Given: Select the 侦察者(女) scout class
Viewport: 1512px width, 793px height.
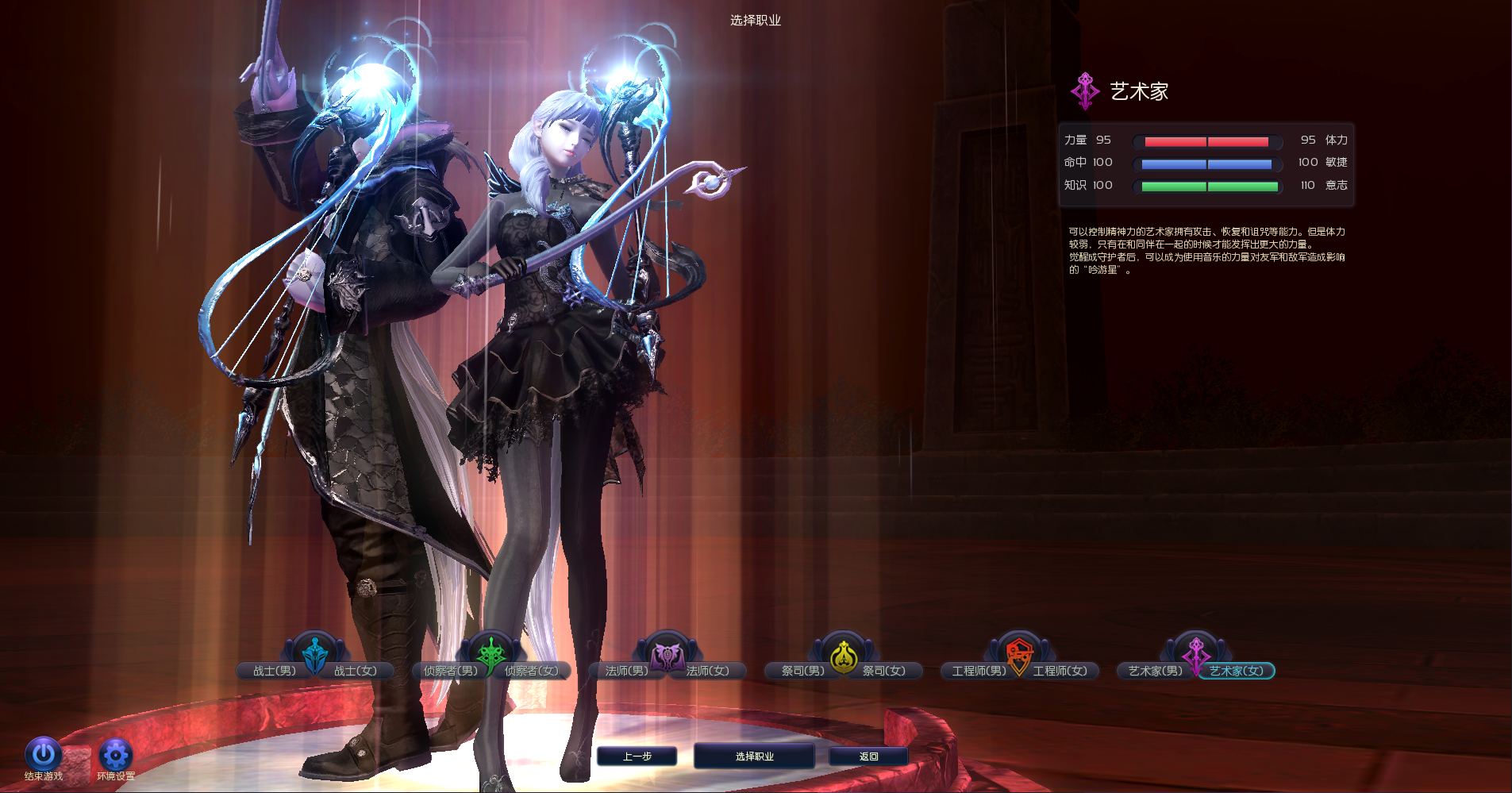Looking at the screenshot, I should 532,671.
